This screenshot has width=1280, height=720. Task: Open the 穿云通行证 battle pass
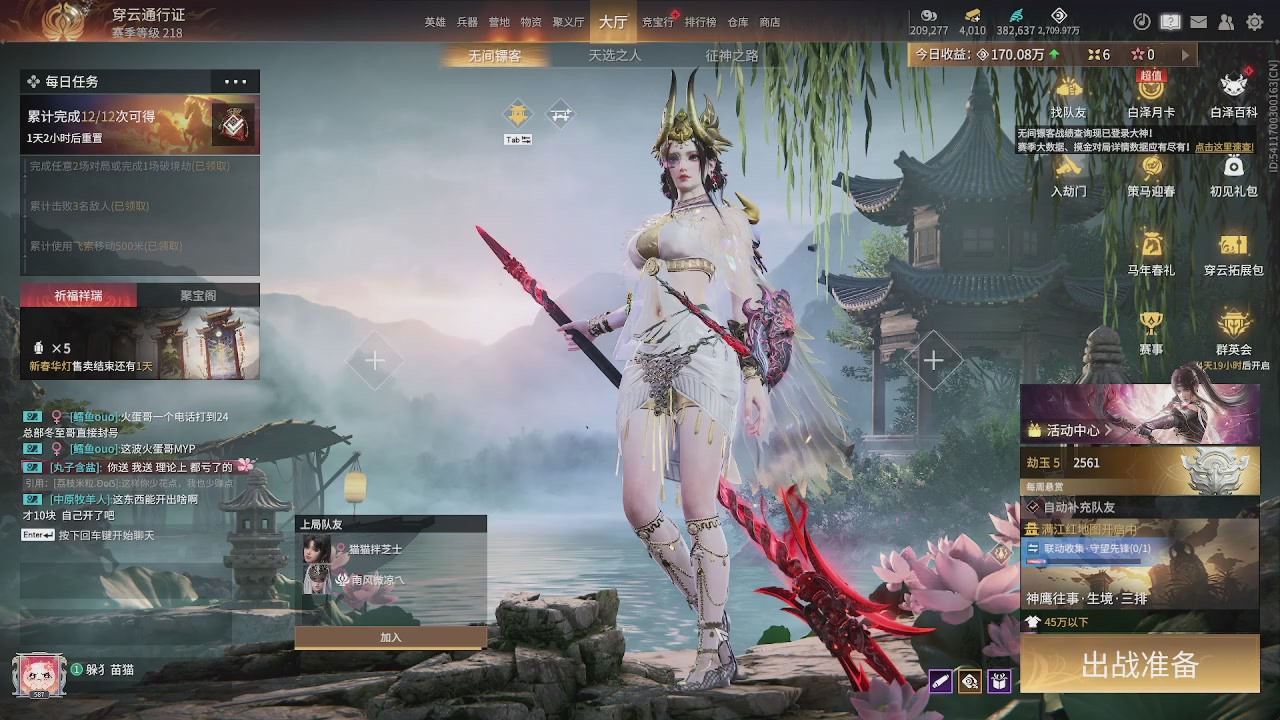tap(148, 16)
